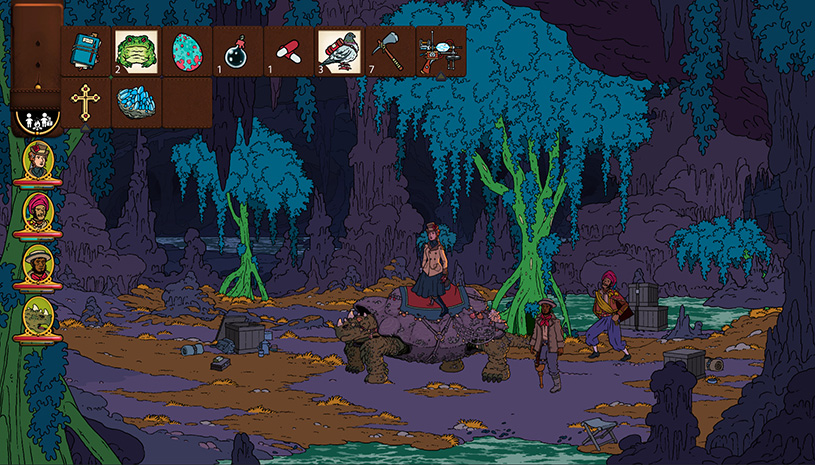Choose the black round flask item
This screenshot has height=465, width=815.
point(238,50)
